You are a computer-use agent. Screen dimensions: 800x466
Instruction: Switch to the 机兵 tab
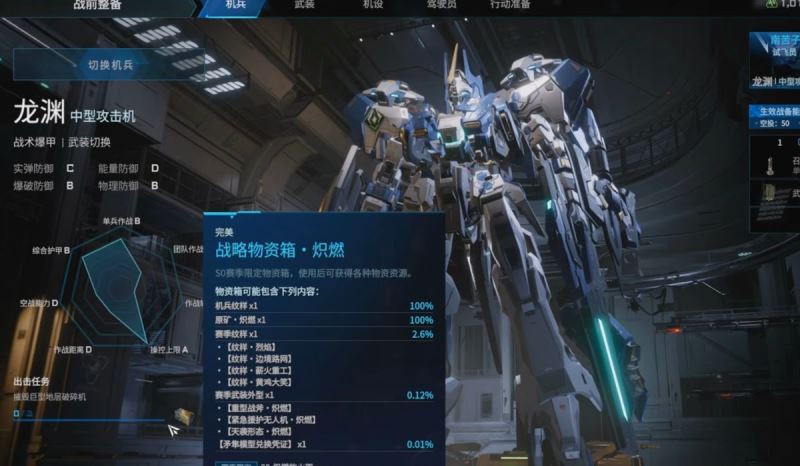coord(237,6)
